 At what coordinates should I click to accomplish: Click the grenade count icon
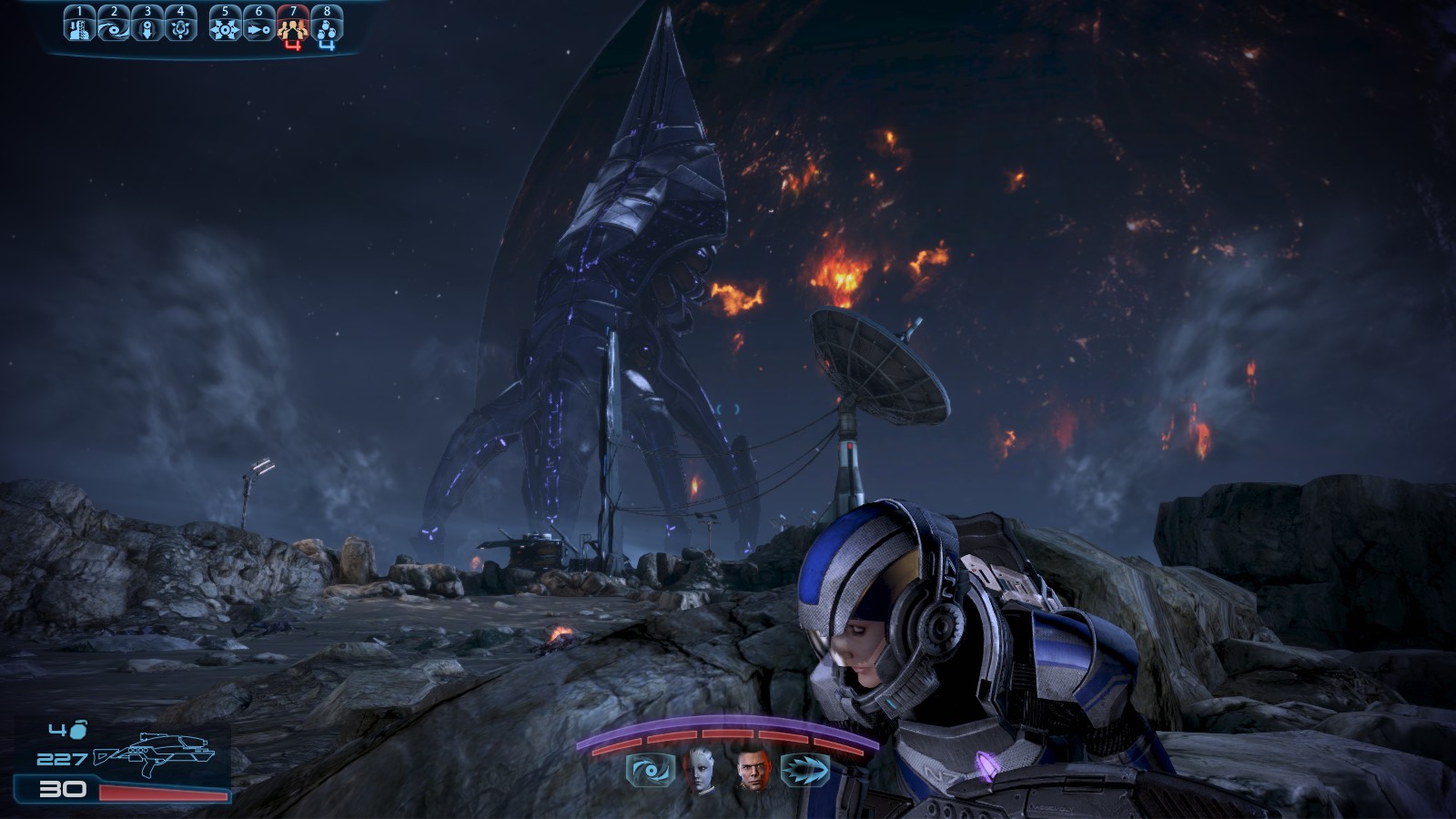click(78, 729)
